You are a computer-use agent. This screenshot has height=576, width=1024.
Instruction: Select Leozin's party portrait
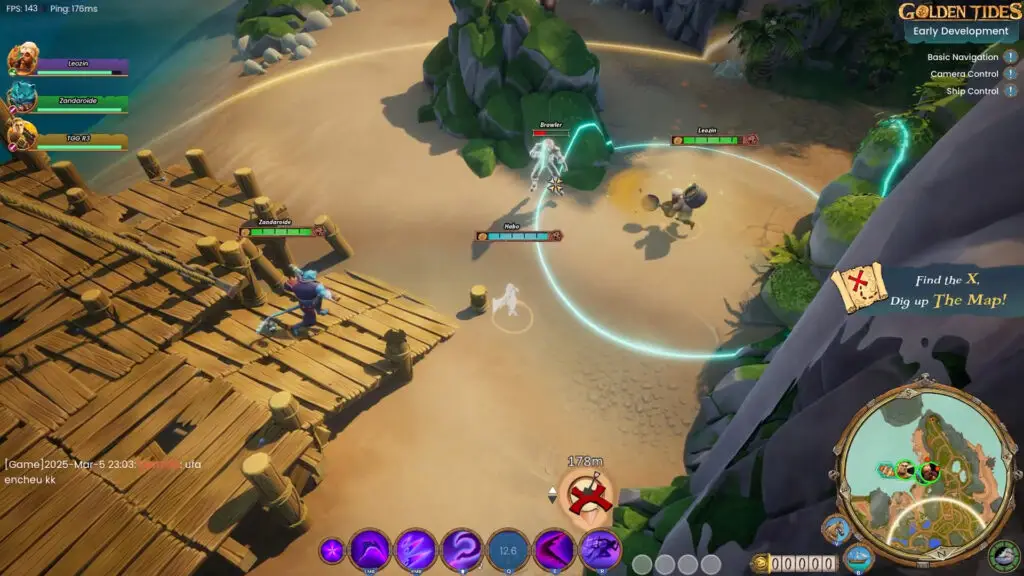pos(22,61)
